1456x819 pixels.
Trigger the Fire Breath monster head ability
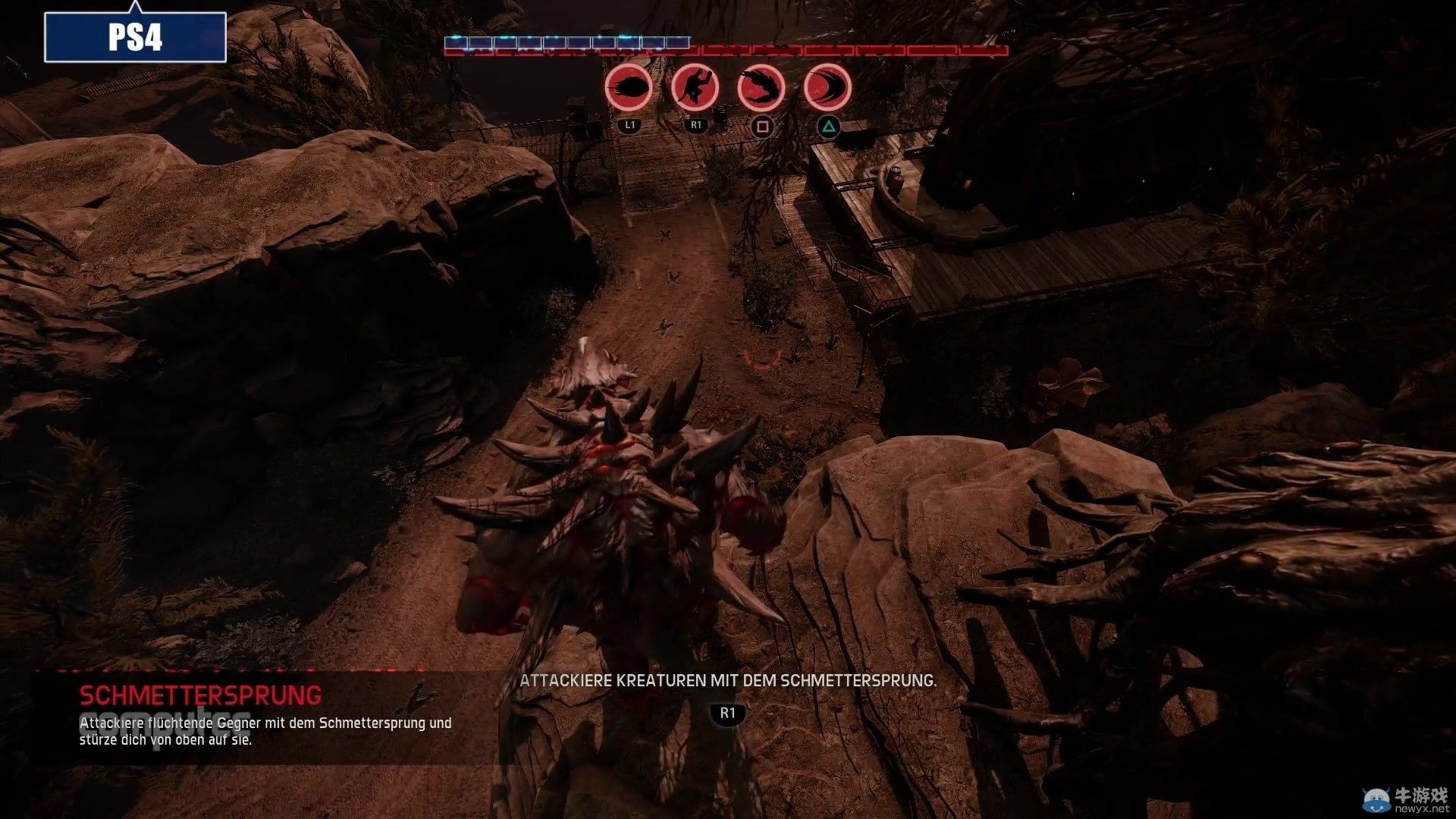pyautogui.click(x=761, y=88)
